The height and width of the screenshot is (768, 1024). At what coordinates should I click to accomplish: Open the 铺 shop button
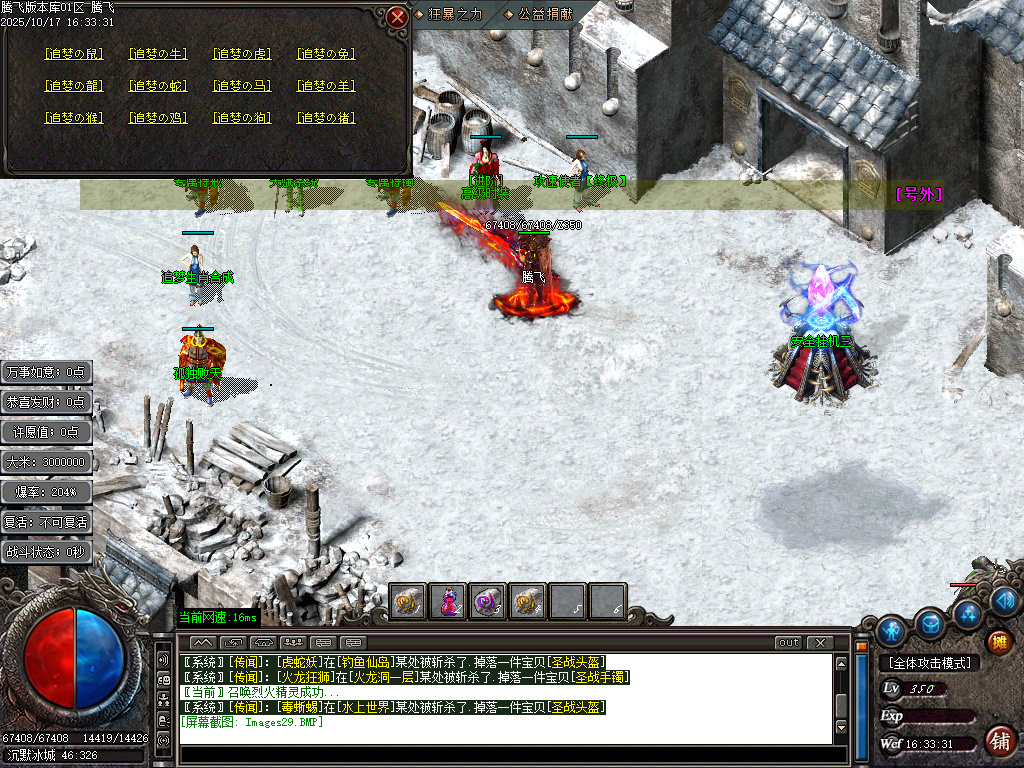pos(998,741)
